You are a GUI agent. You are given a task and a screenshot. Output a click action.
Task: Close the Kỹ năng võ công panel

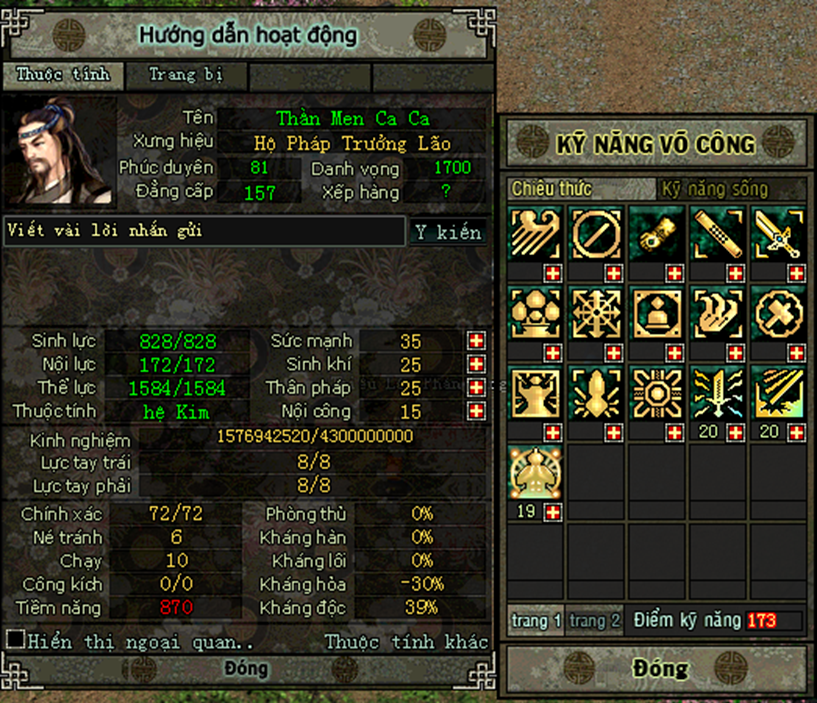tap(660, 668)
